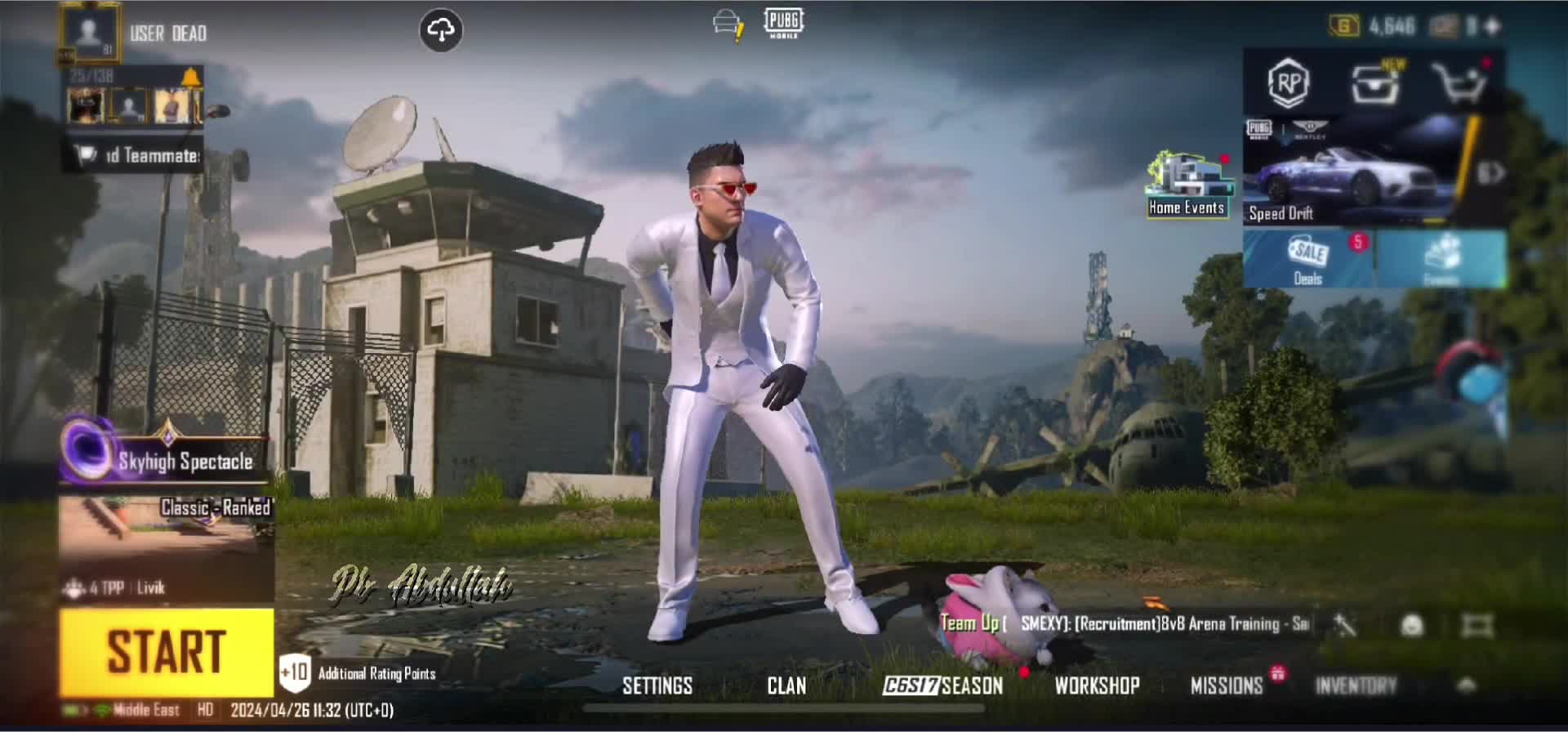The width and height of the screenshot is (1568, 732).
Task: Open the Settings menu
Action: pos(657,685)
